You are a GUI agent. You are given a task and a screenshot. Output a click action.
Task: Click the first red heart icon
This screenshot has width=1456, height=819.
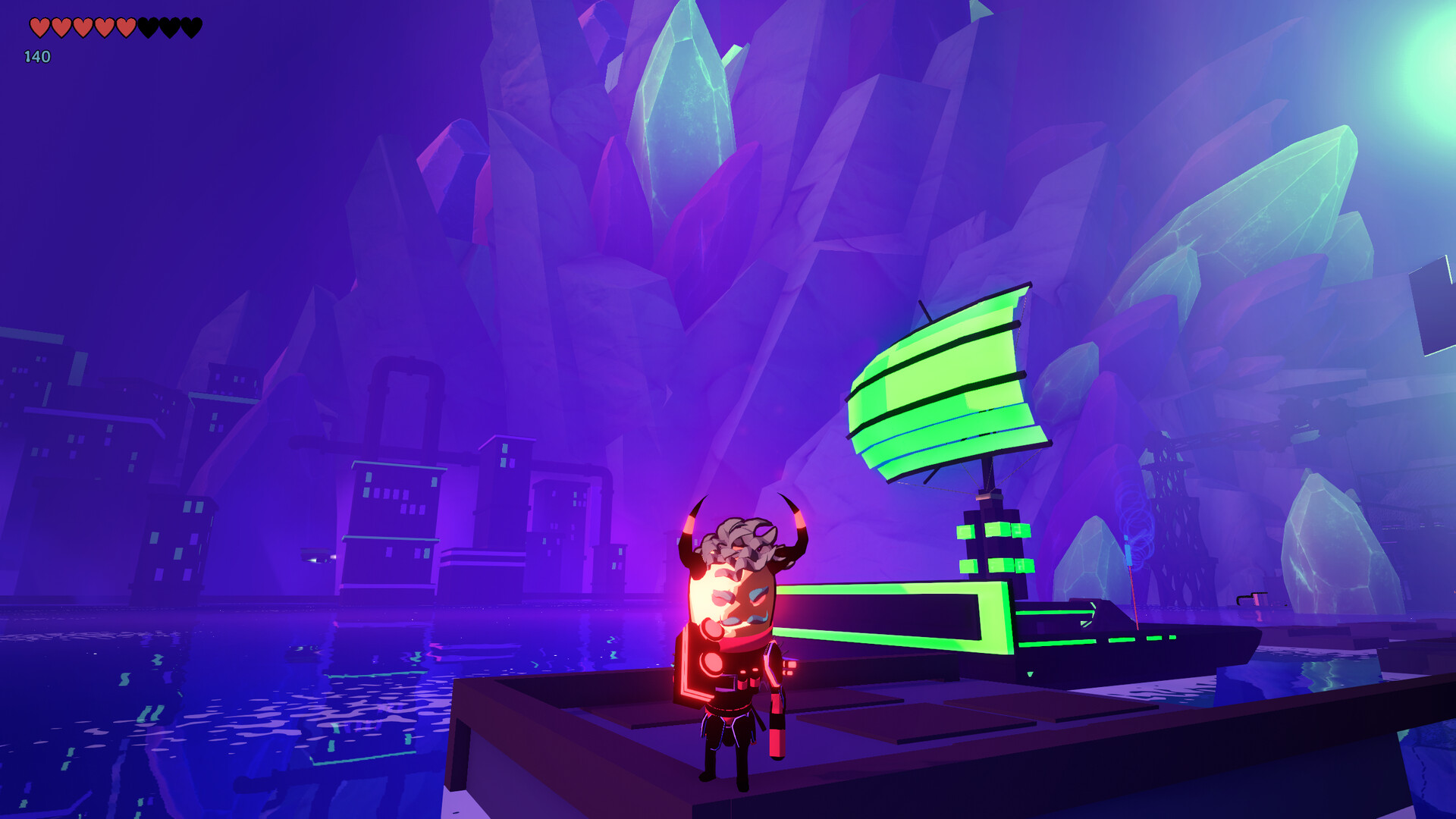point(39,27)
